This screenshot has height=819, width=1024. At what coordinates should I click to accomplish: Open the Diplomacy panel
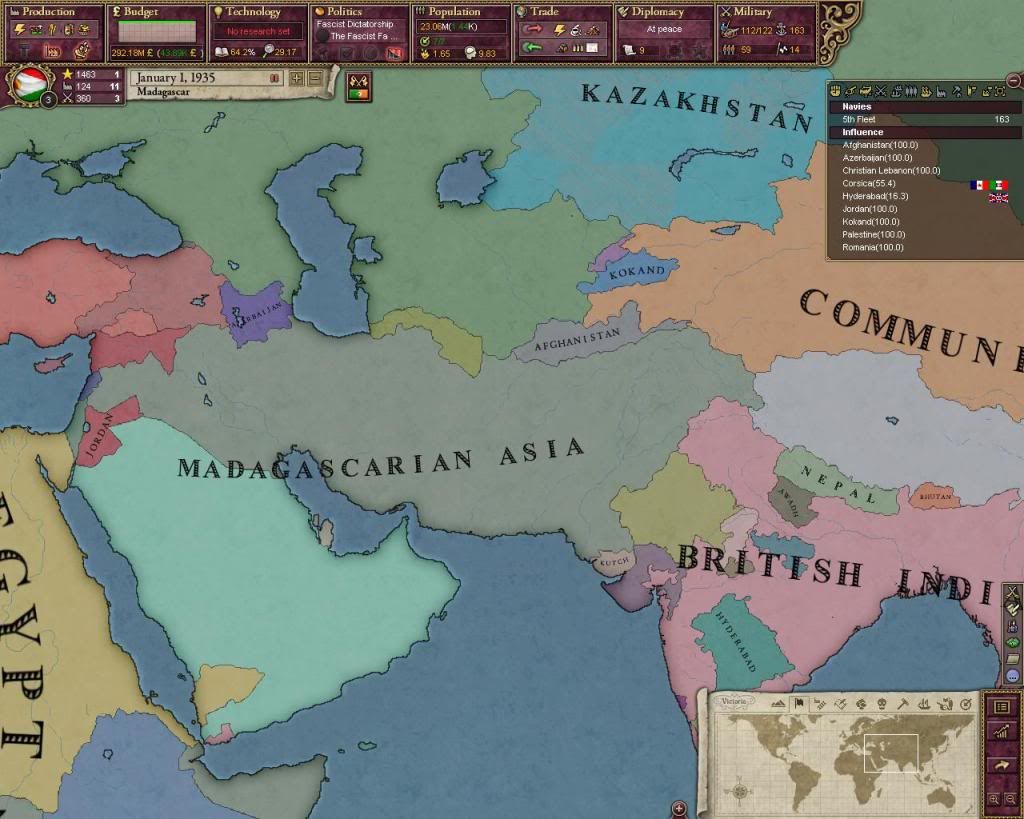(665, 12)
